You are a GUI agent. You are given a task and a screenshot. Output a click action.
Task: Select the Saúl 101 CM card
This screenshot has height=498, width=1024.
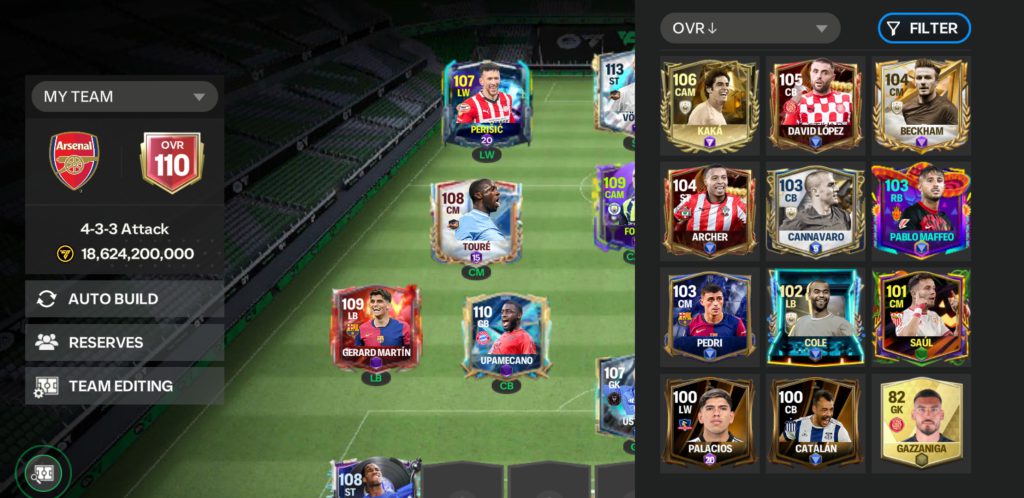click(920, 316)
